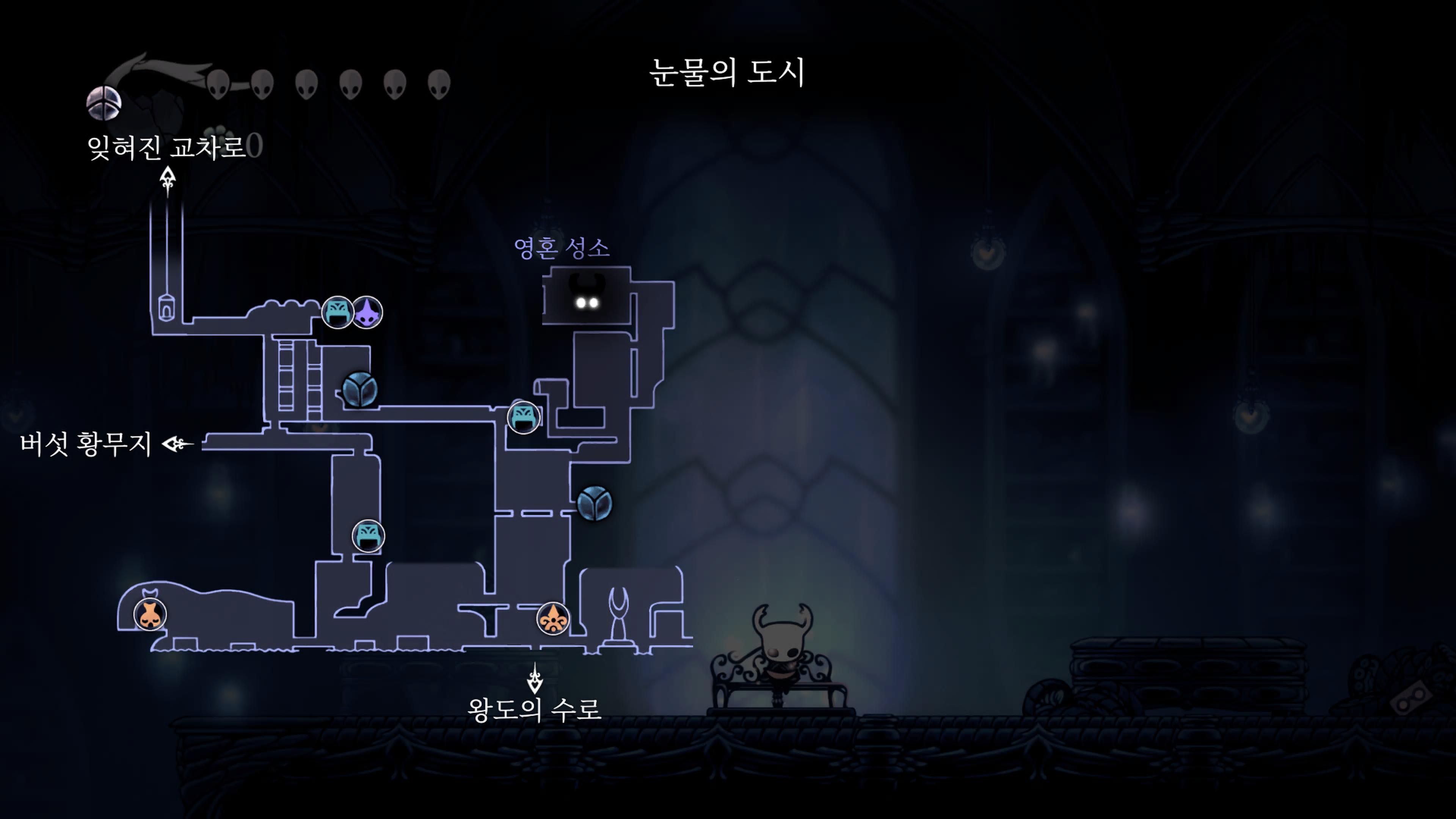Select the orange Relic Seeker pin near the fountain
Image resolution: width=1456 pixels, height=819 pixels.
click(x=553, y=619)
